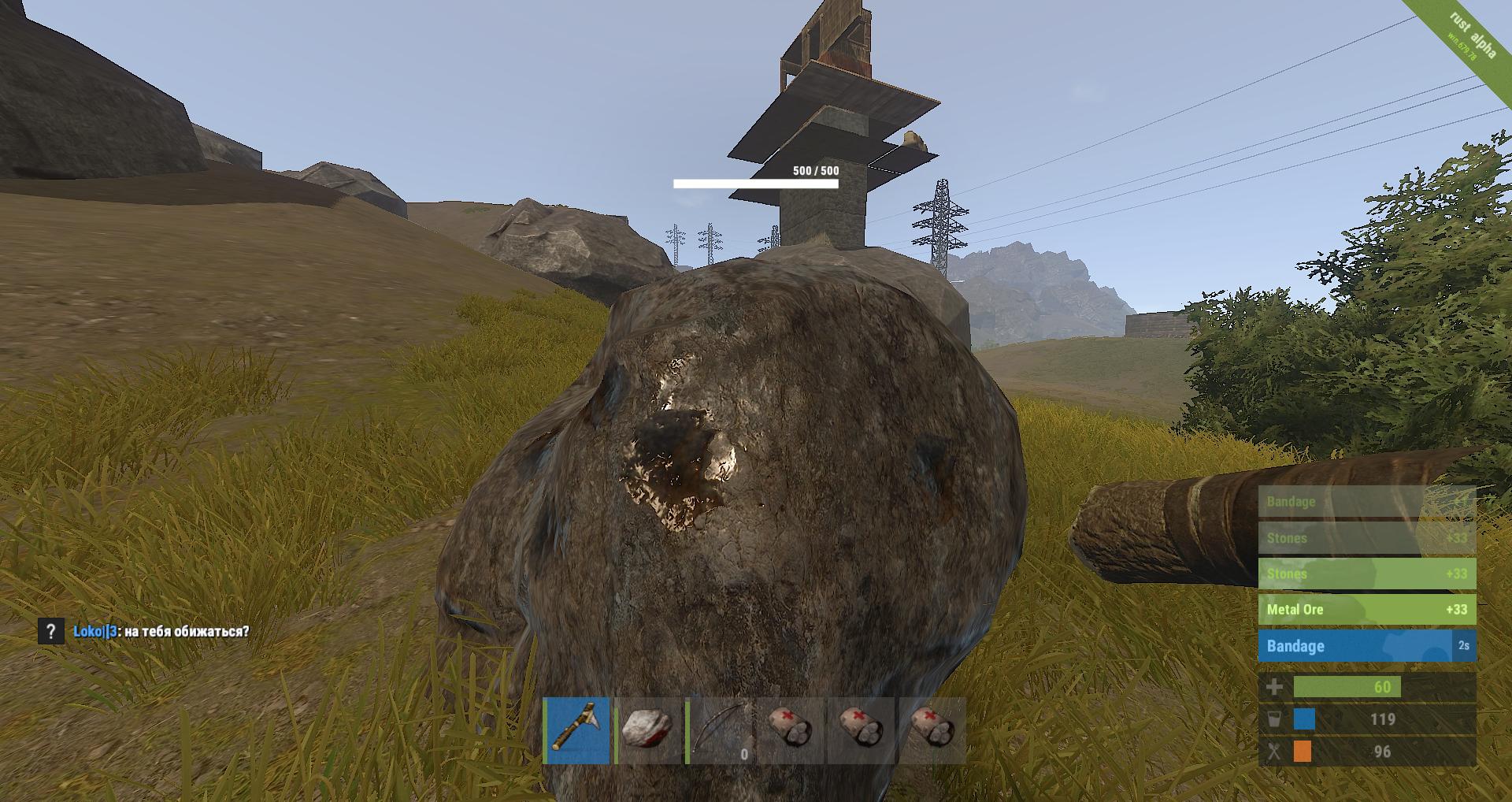Select the rock in the second hotbar slot

pos(649,733)
